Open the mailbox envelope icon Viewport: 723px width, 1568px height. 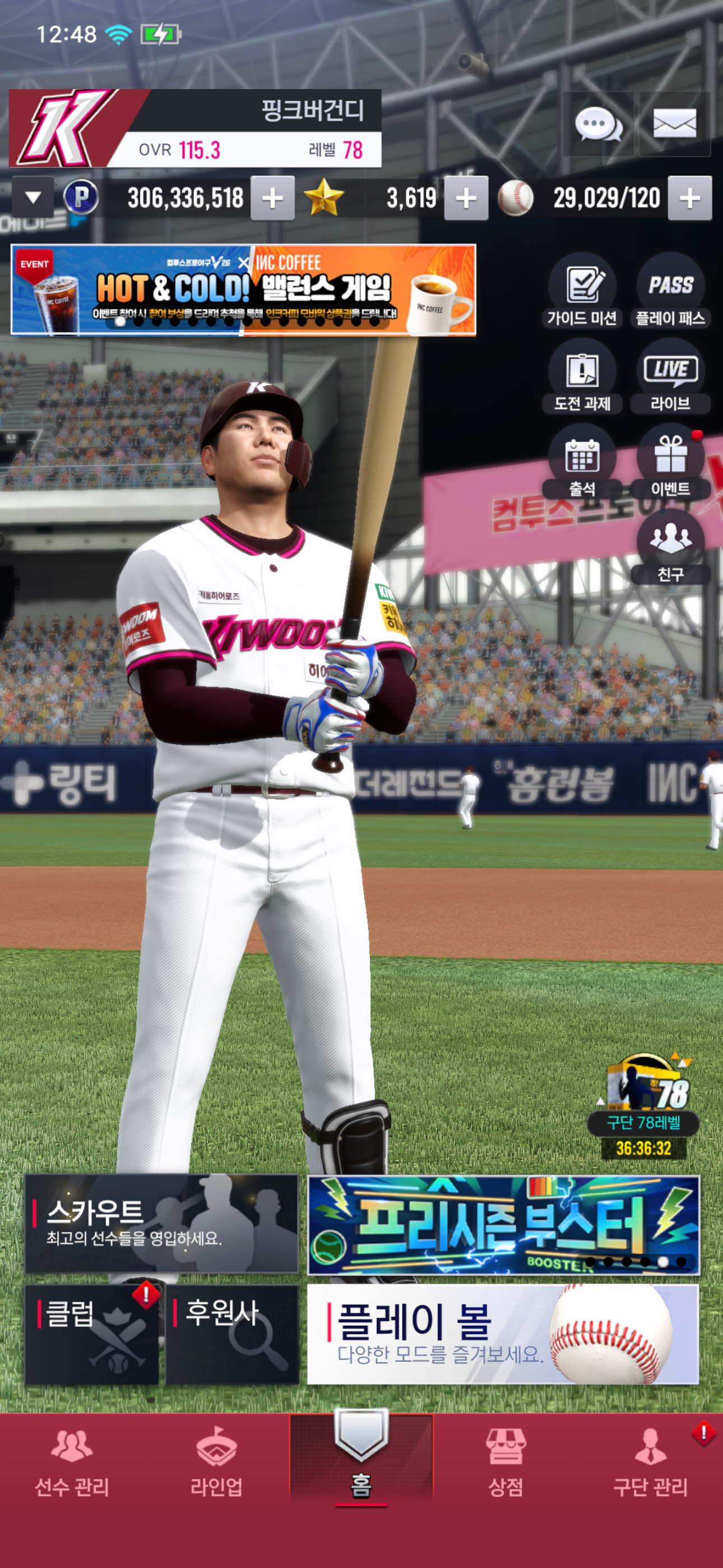pyautogui.click(x=674, y=124)
